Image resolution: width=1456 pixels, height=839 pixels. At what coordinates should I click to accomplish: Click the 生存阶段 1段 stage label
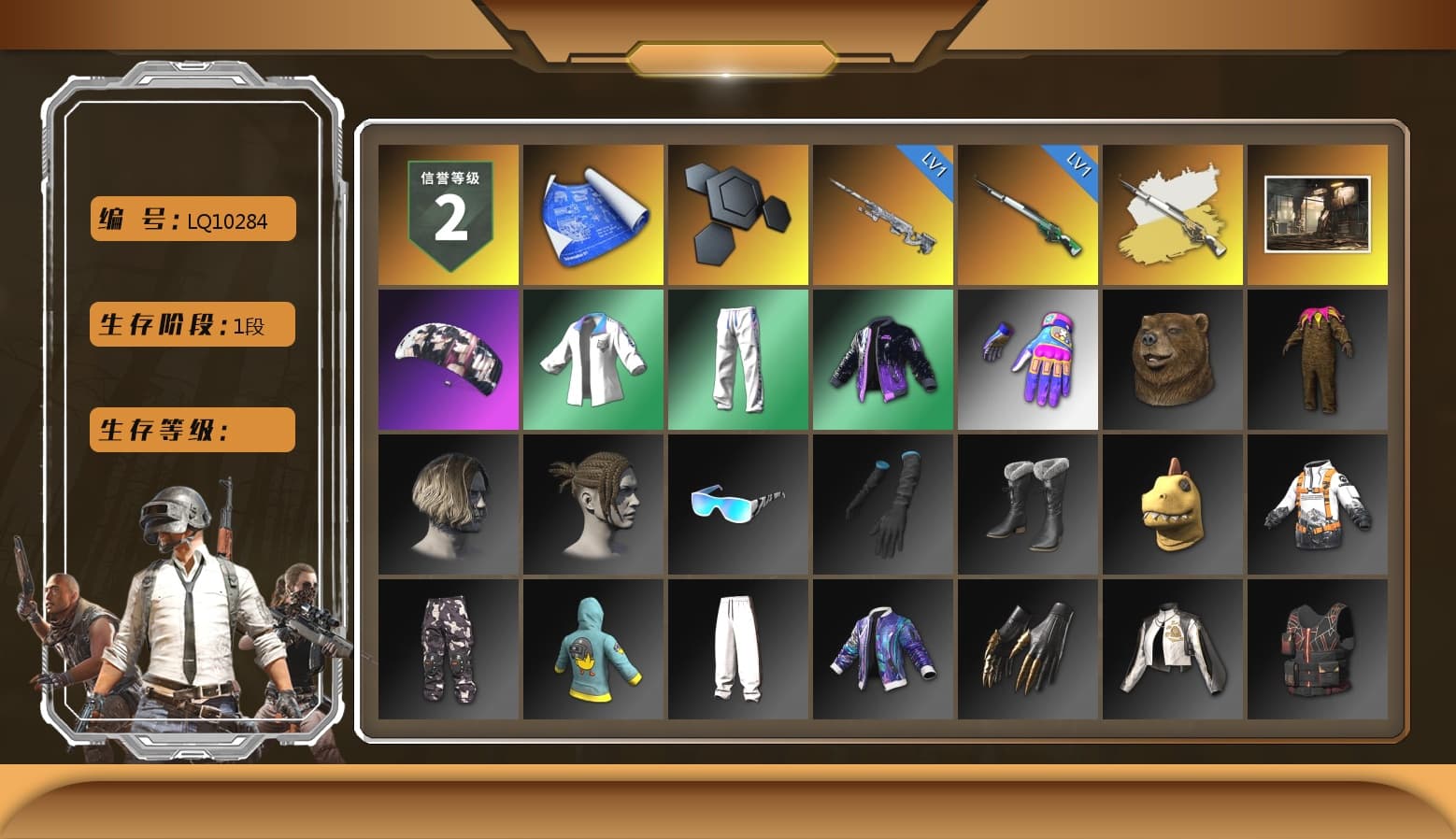coord(191,324)
